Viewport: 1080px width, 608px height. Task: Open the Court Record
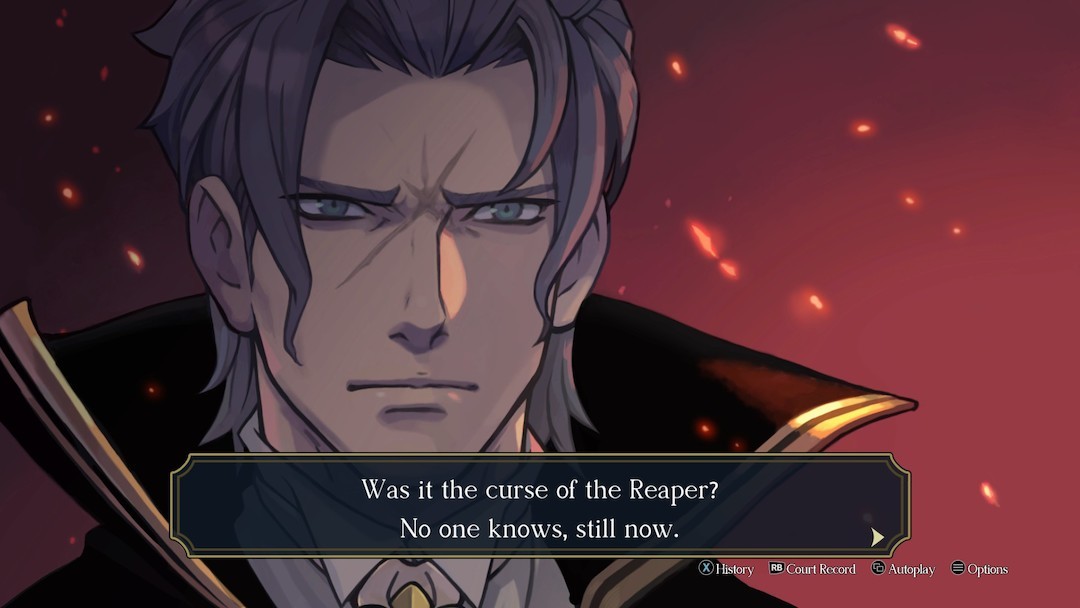coord(812,569)
